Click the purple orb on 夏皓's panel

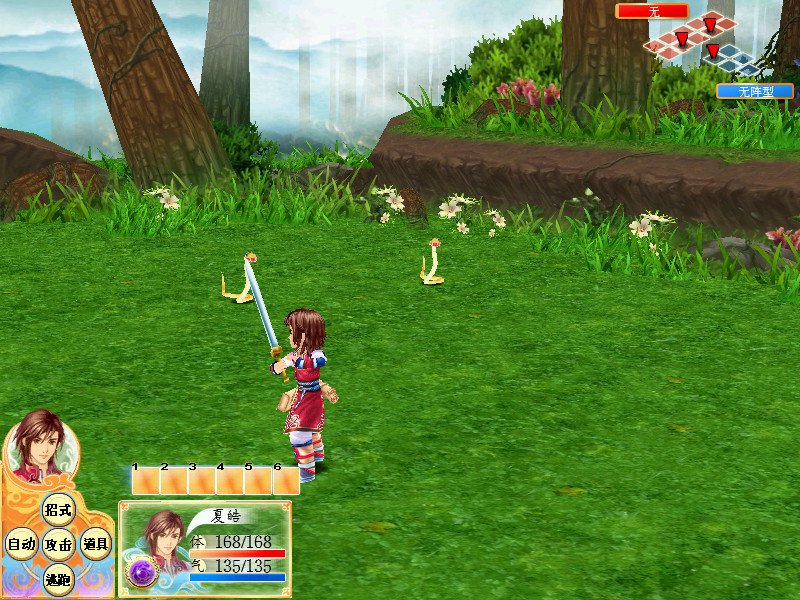[139, 572]
